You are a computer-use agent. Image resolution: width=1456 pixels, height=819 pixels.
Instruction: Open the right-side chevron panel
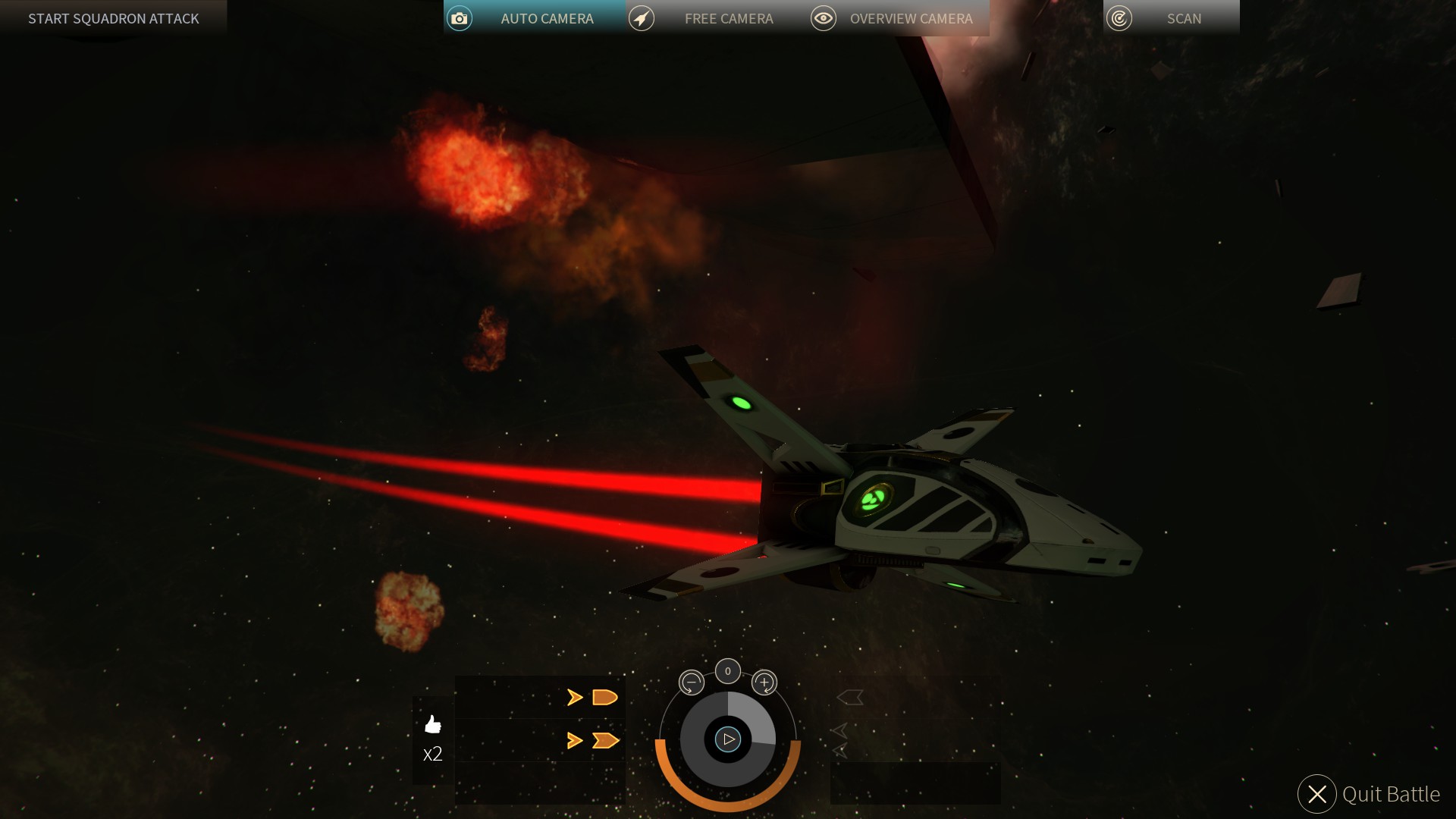pyautogui.click(x=849, y=696)
